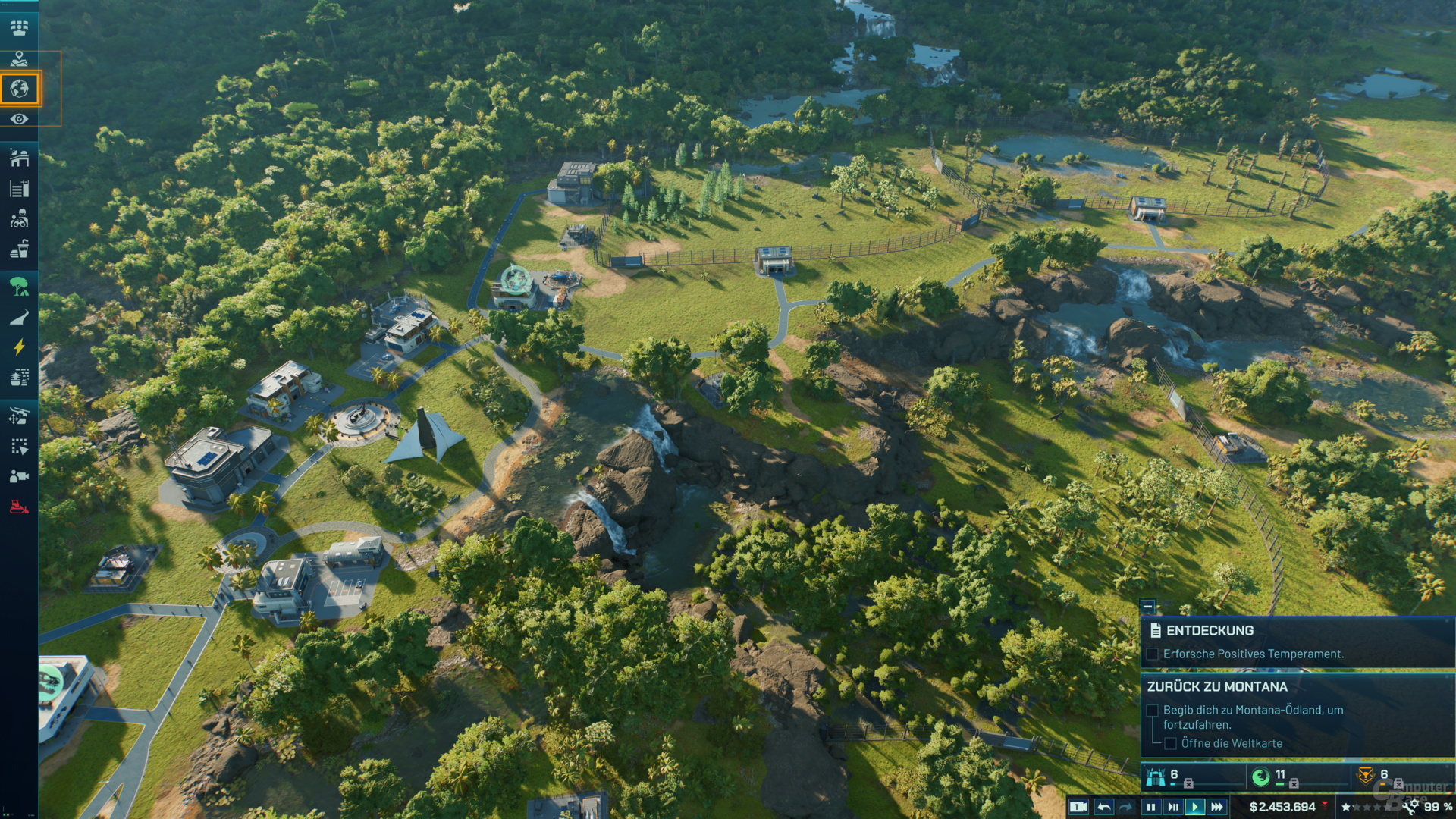Switch to triple fast-forward speed
This screenshot has height=819, width=1456.
tap(1217, 807)
